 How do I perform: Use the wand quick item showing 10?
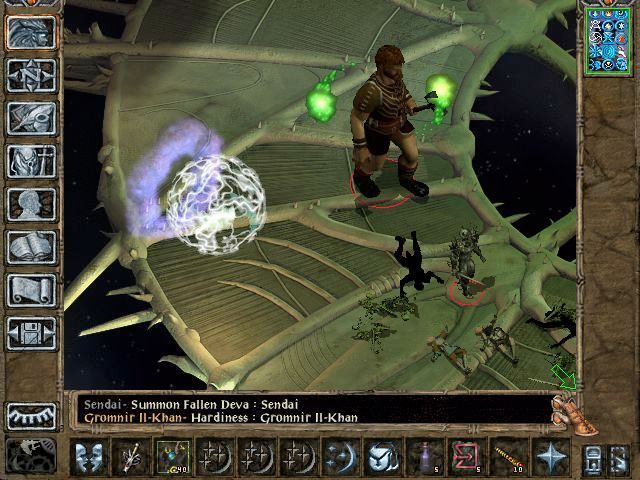click(x=510, y=457)
